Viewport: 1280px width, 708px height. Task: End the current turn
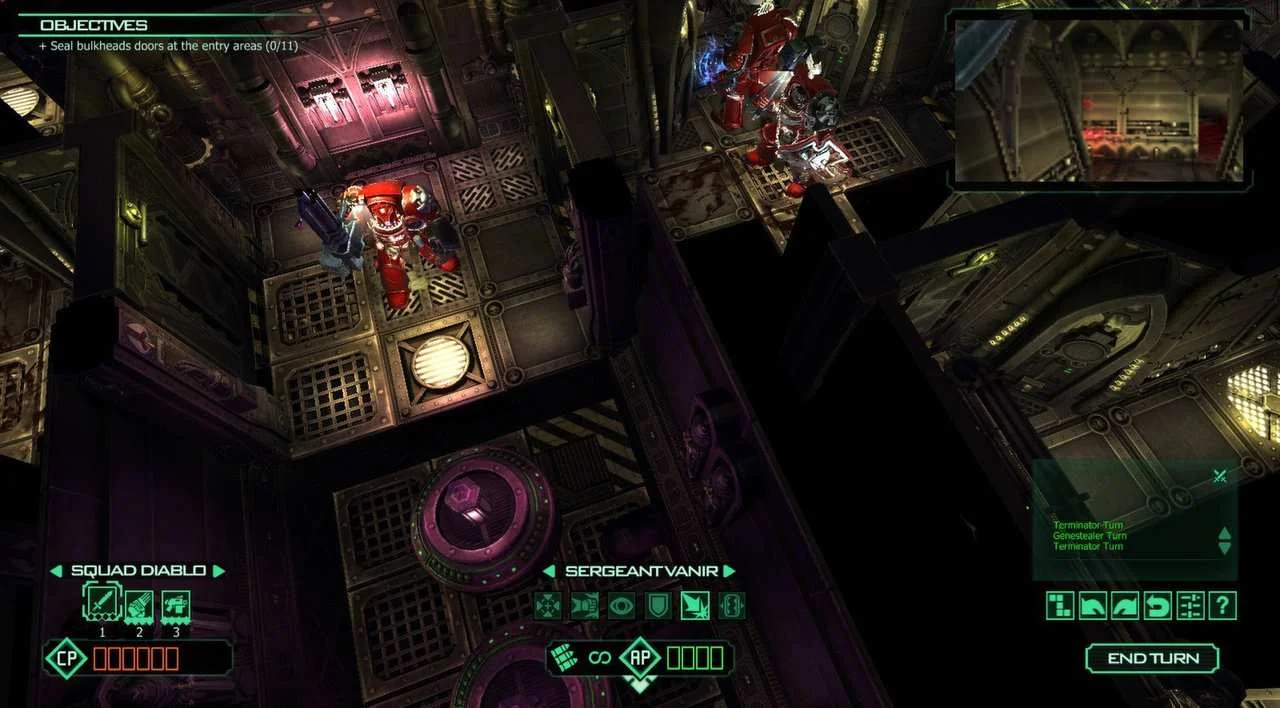(1152, 658)
